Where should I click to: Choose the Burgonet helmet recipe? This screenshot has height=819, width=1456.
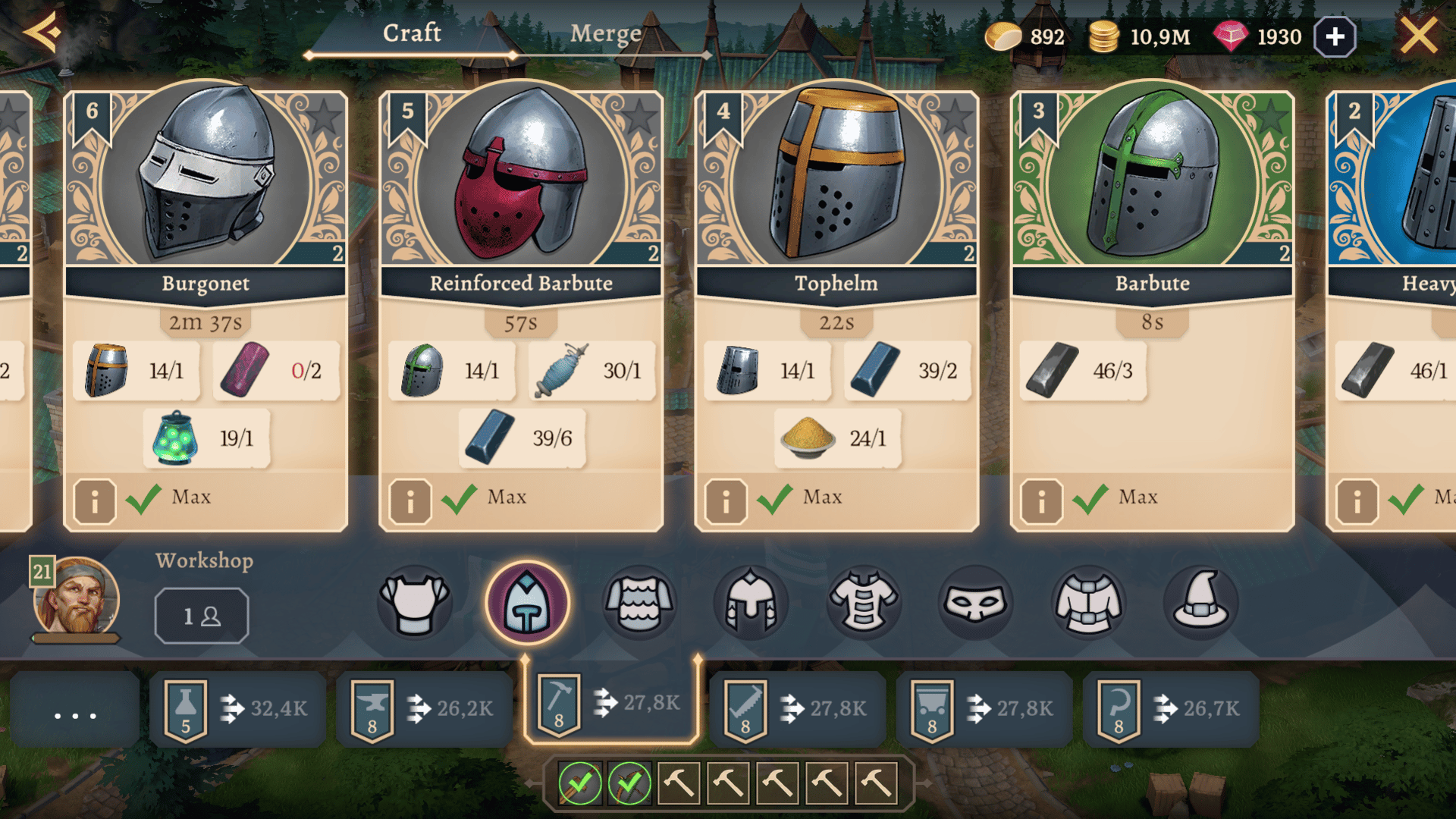pyautogui.click(x=206, y=190)
